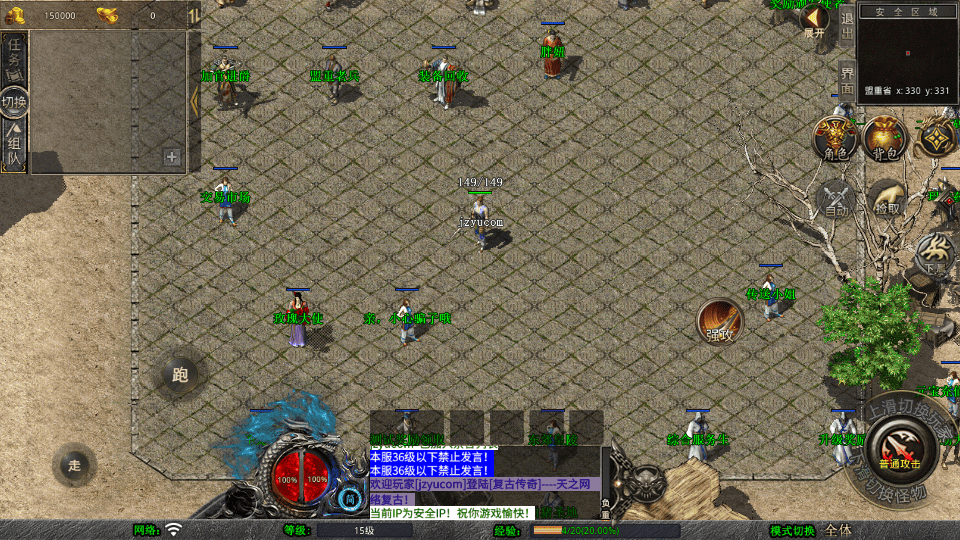Open the chat message log

click(x=485, y=482)
